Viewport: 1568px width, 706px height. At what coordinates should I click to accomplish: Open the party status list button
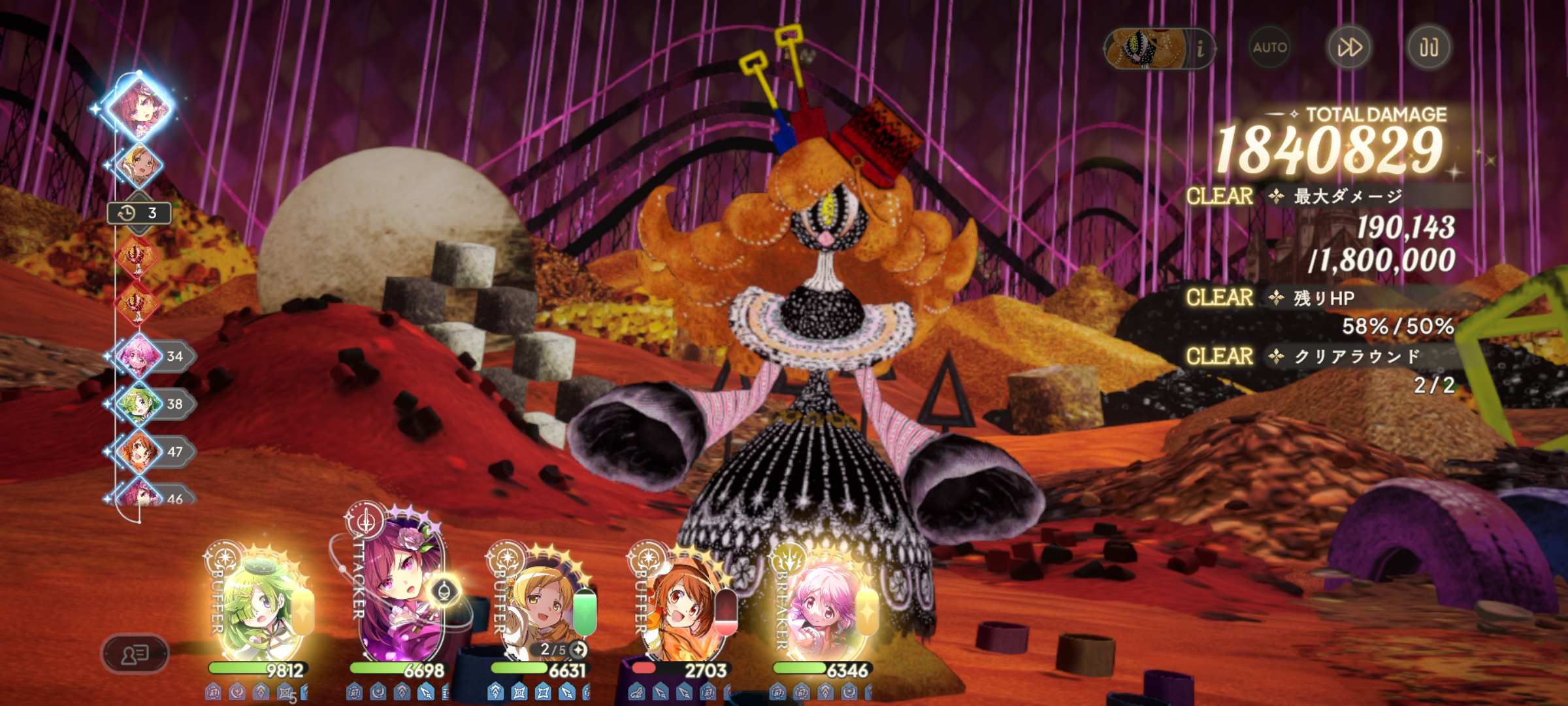(135, 653)
